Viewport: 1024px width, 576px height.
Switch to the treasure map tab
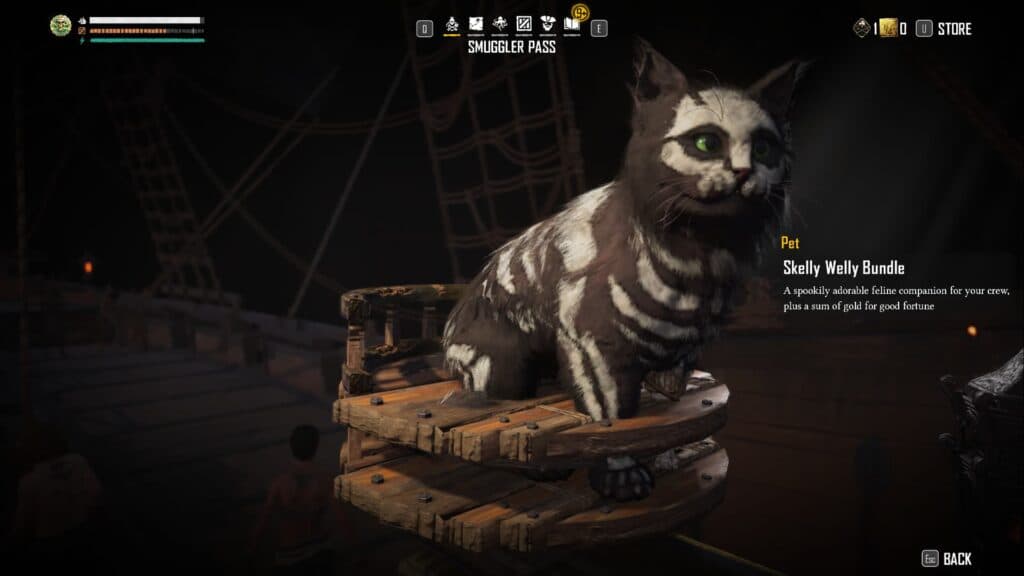(x=475, y=24)
